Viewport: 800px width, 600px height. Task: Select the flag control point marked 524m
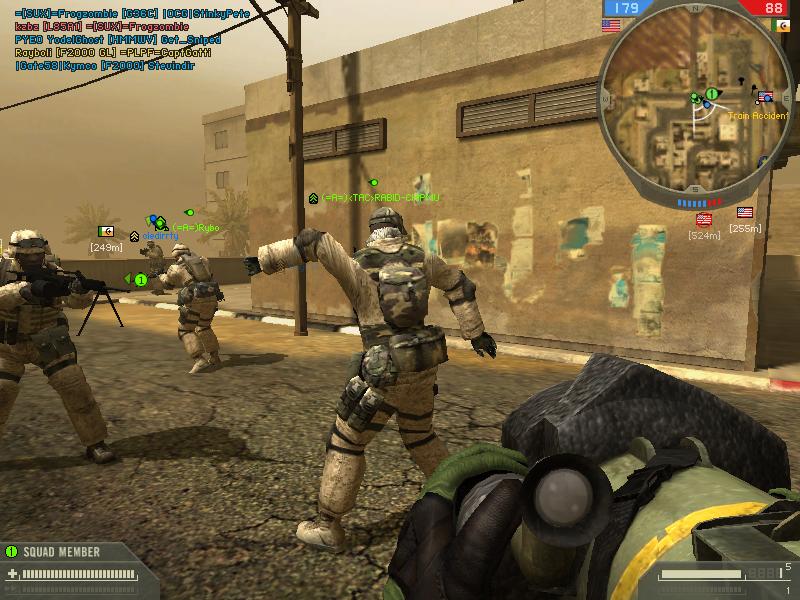click(x=703, y=219)
